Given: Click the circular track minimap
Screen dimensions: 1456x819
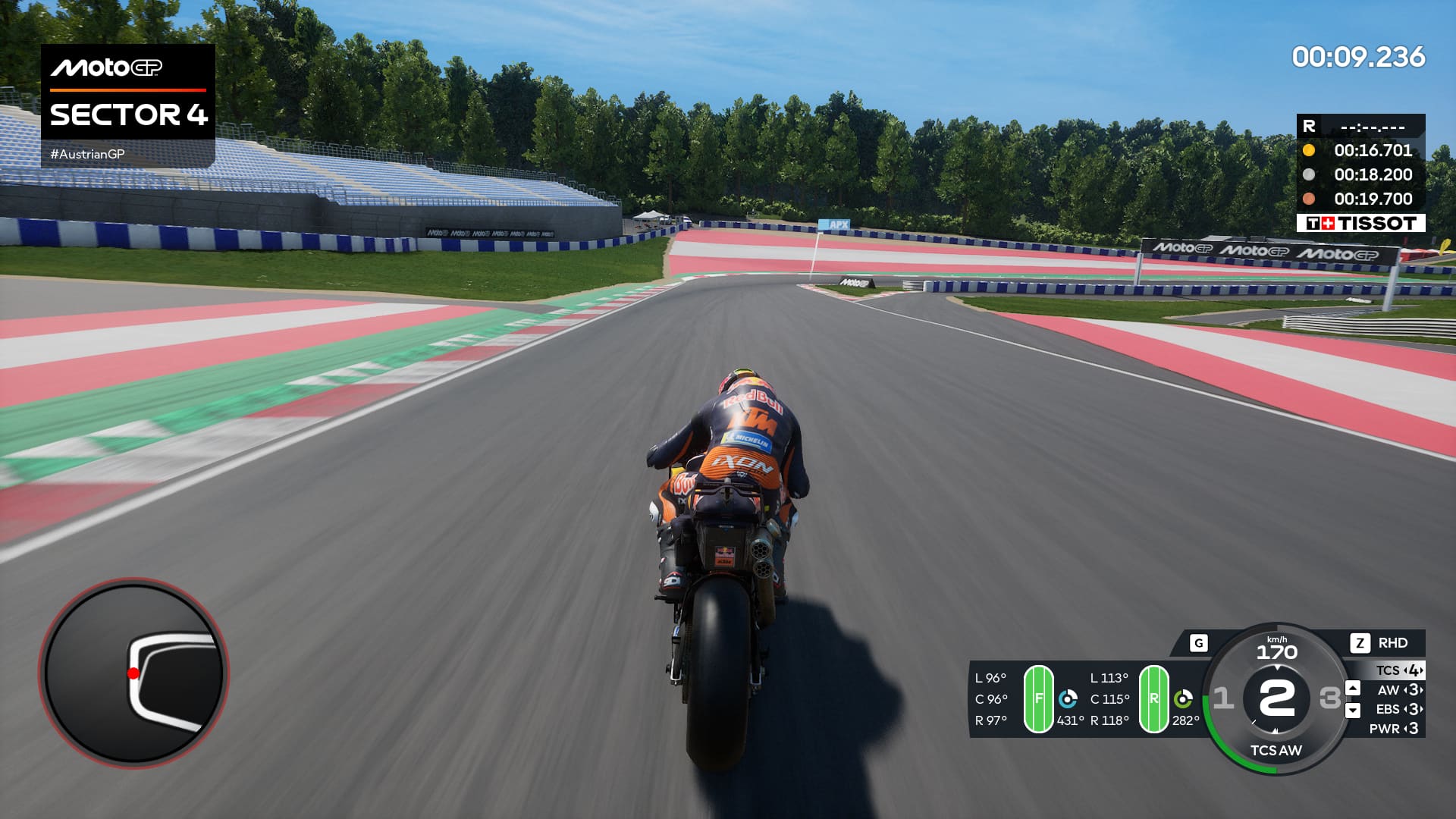Looking at the screenshot, I should [x=134, y=673].
